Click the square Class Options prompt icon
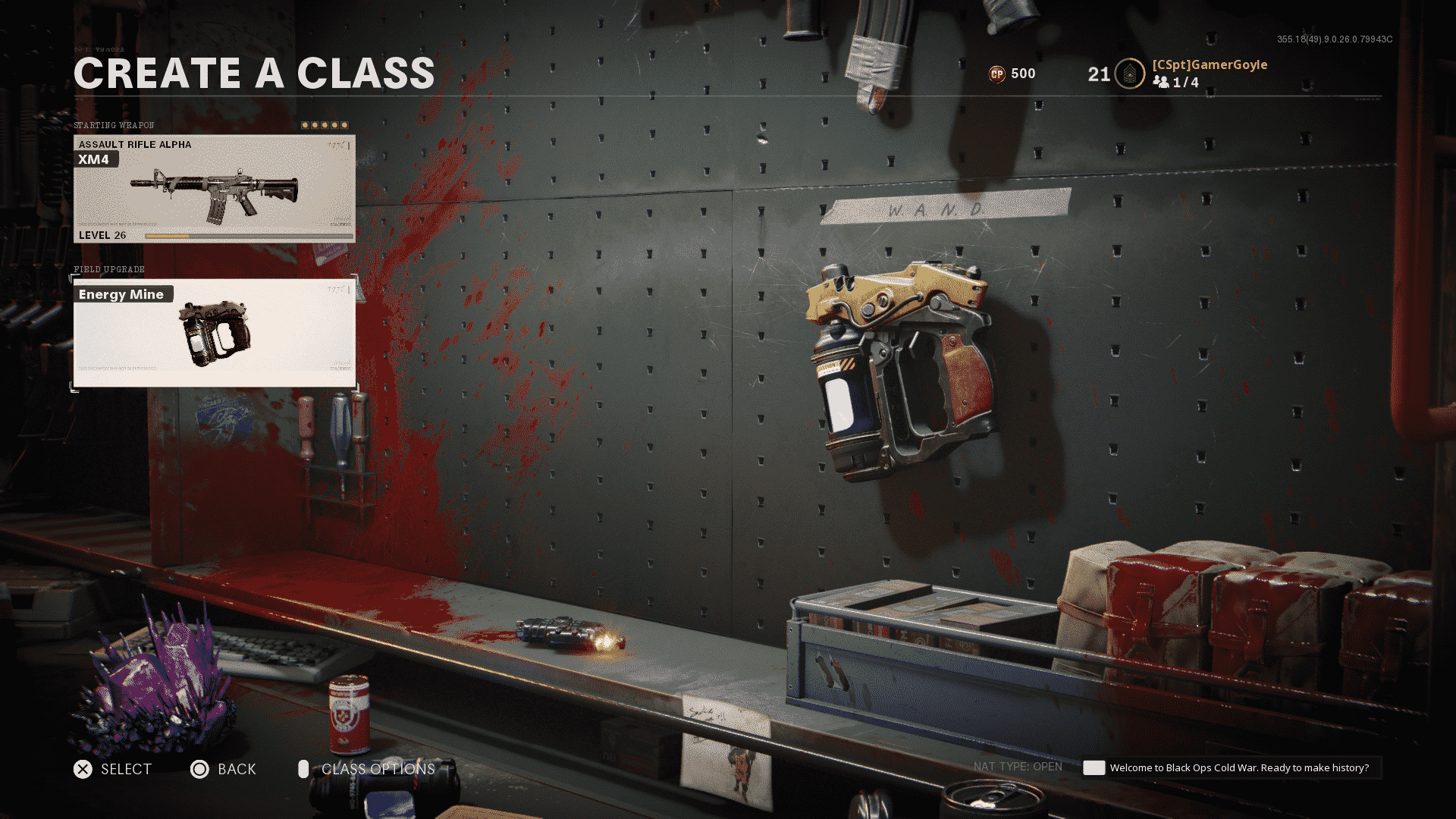This screenshot has width=1456, height=819. click(304, 769)
